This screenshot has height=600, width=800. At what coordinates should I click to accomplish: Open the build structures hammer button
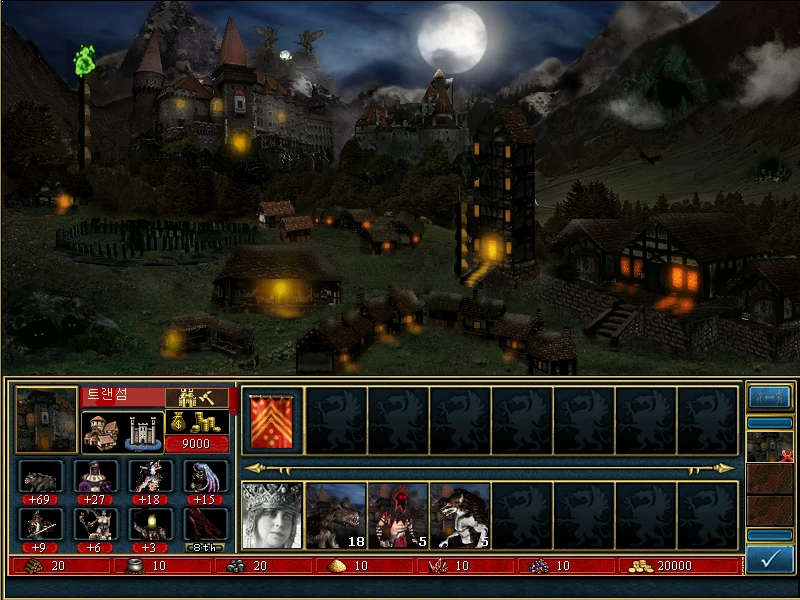(196, 397)
